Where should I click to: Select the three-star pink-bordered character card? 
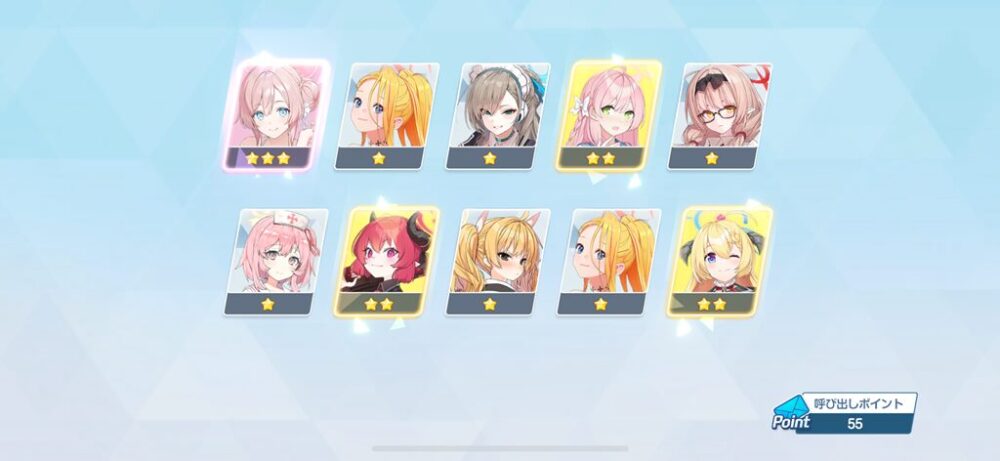(x=279, y=114)
